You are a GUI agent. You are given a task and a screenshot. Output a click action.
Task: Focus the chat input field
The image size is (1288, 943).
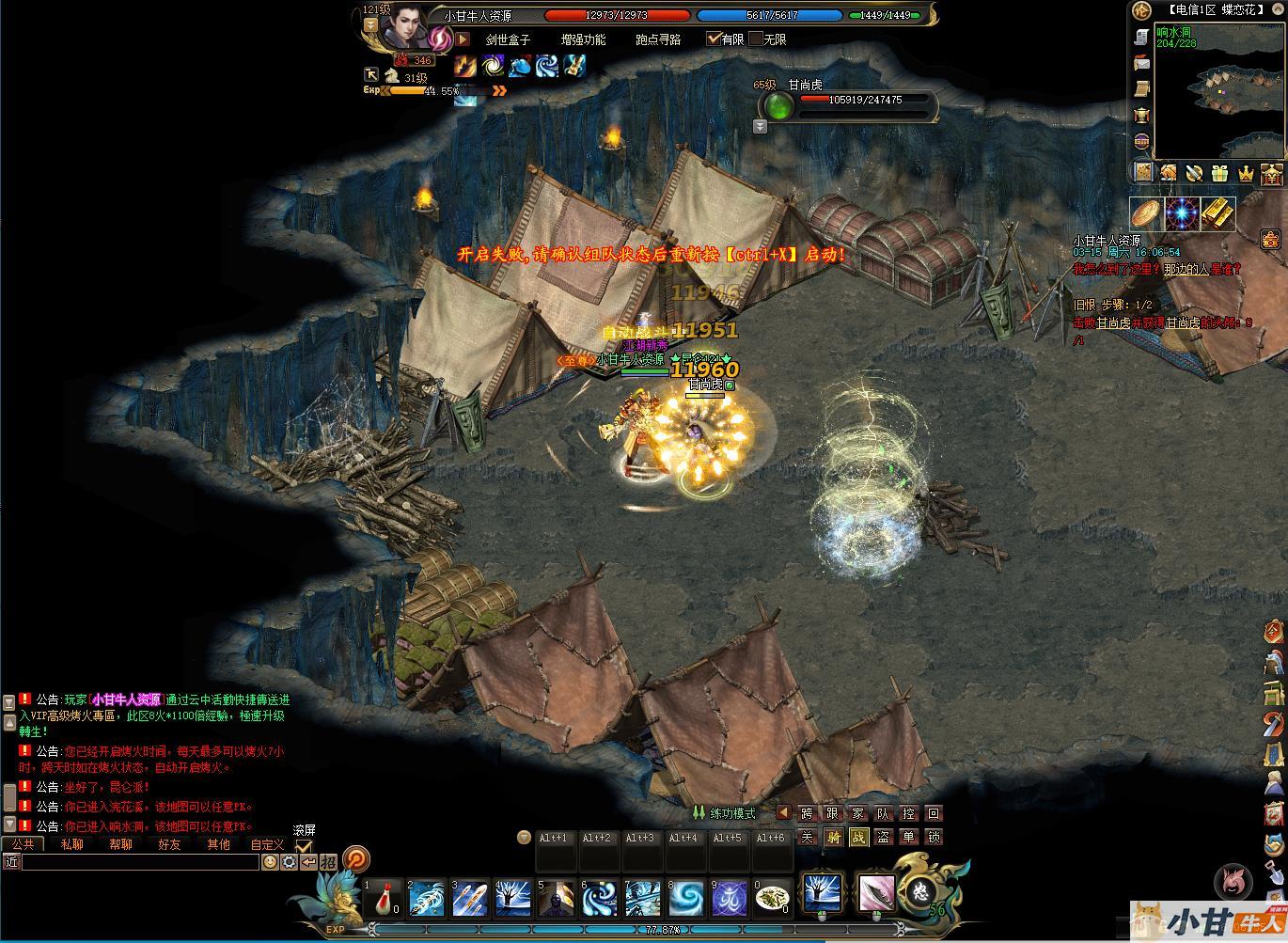tap(139, 861)
